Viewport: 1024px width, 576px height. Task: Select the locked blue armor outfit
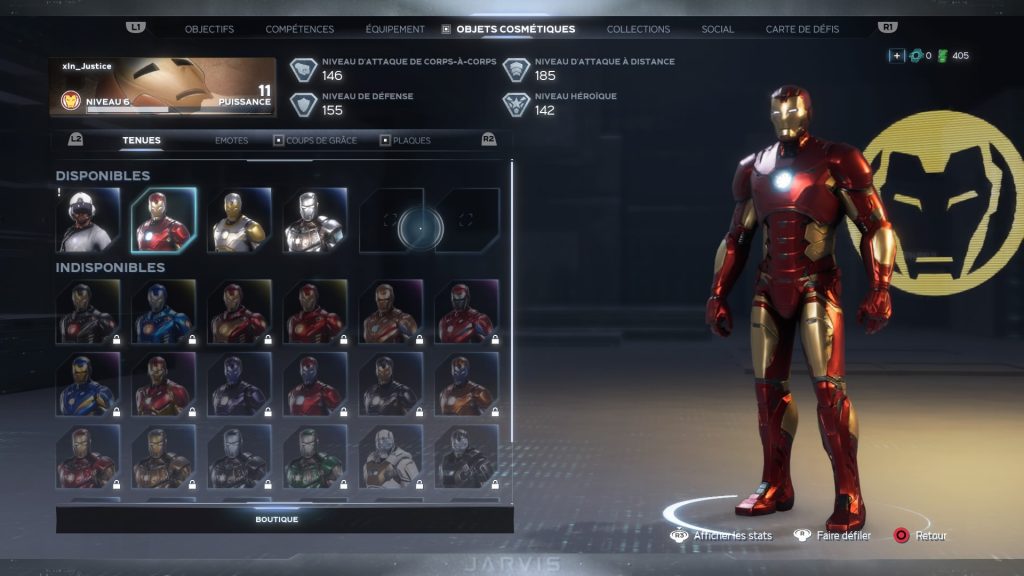[163, 312]
